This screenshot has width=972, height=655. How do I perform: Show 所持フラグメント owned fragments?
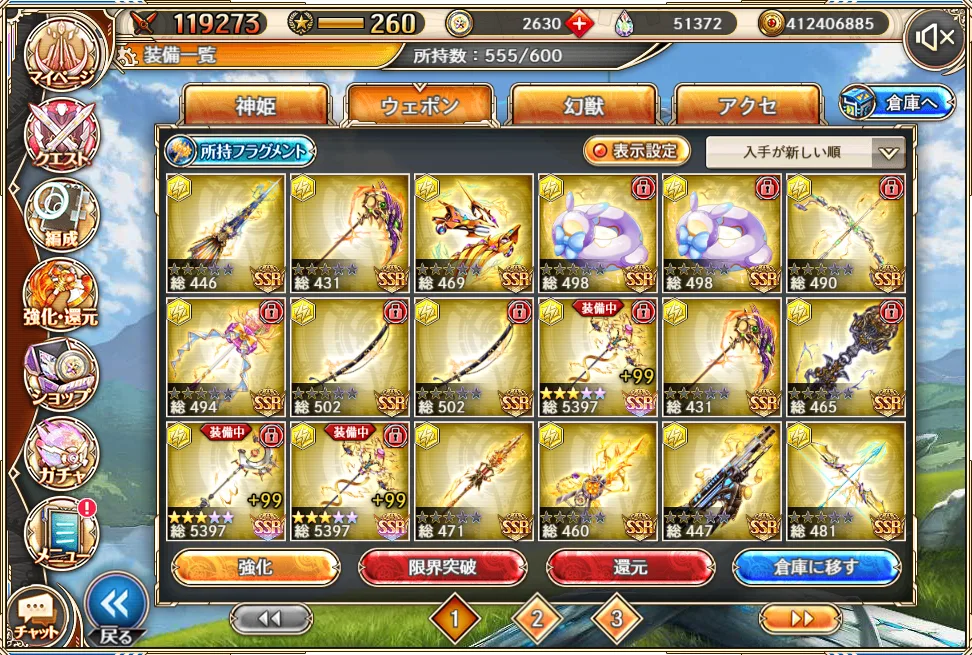[x=240, y=152]
